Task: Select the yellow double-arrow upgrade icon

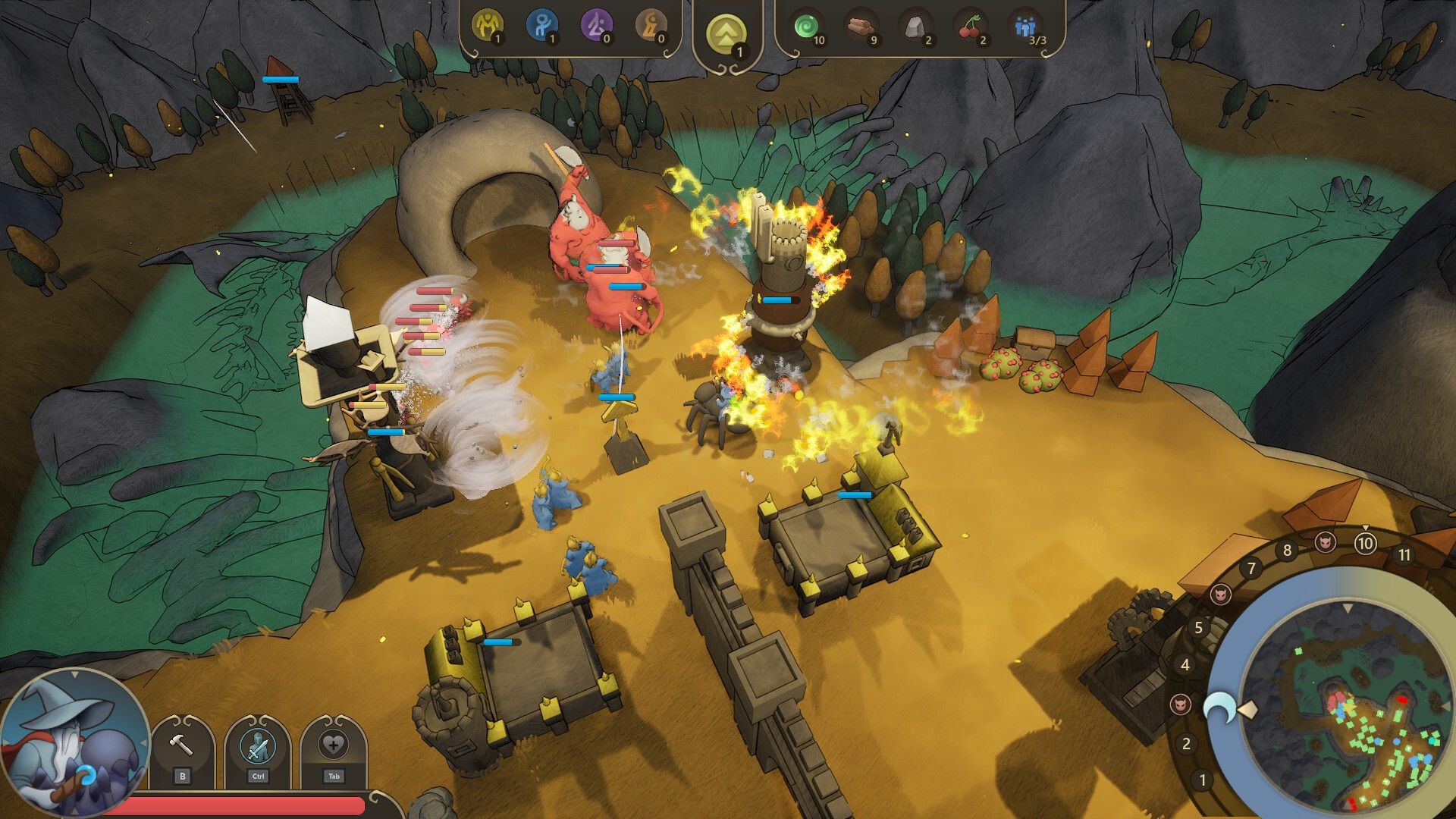Action: (726, 35)
